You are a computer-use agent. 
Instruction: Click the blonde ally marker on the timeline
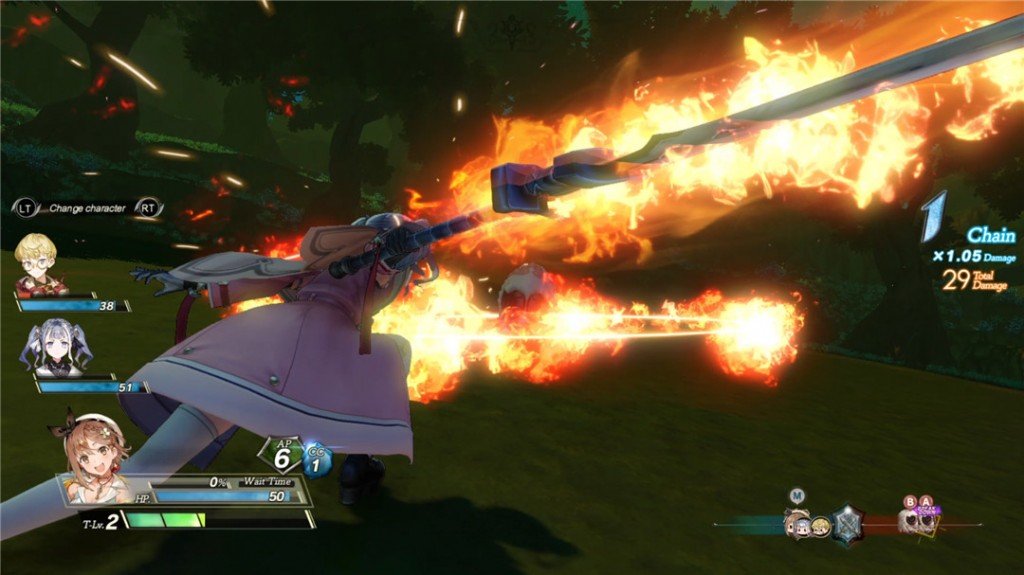(x=820, y=526)
